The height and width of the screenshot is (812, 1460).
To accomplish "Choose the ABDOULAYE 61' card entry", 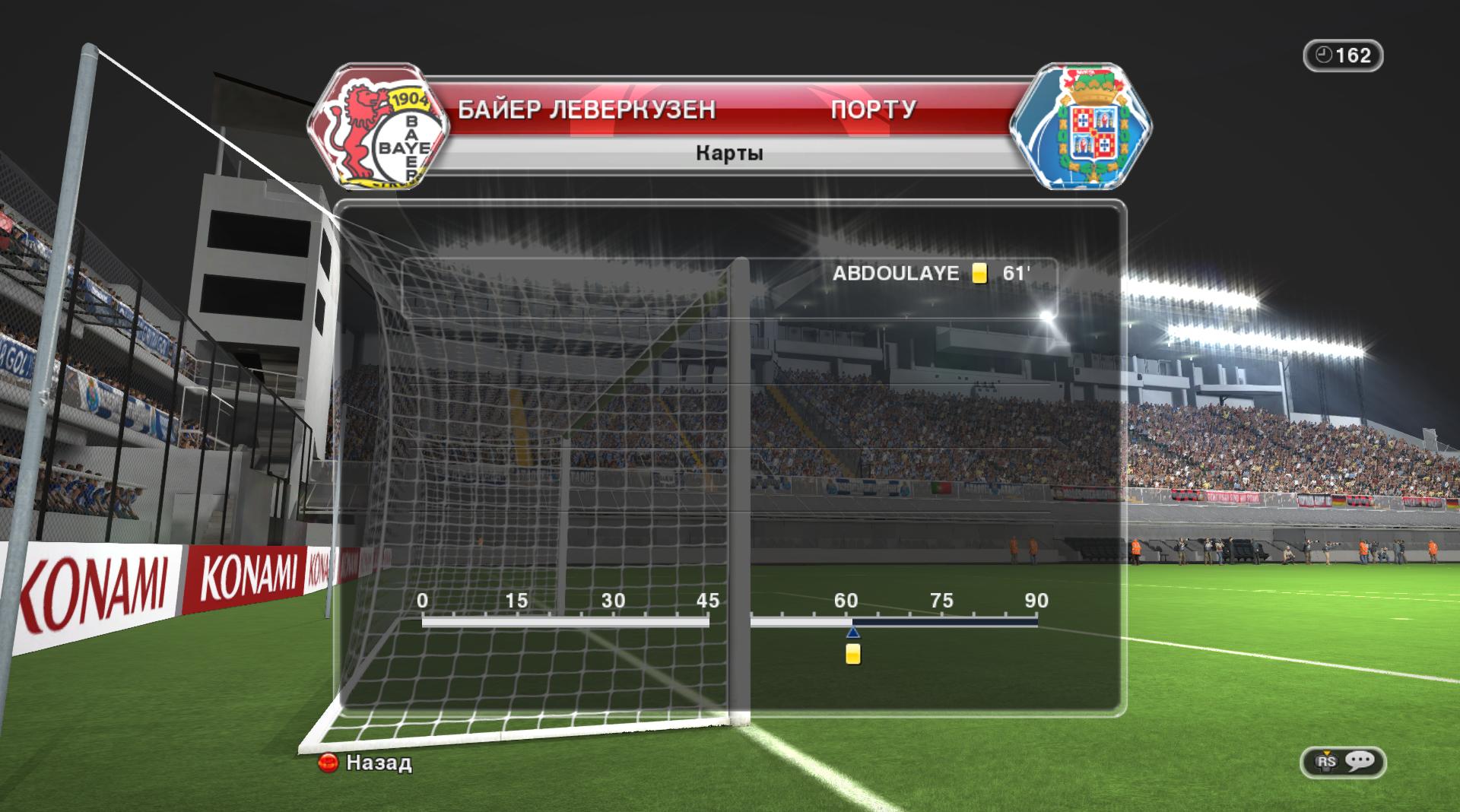I will [931, 274].
